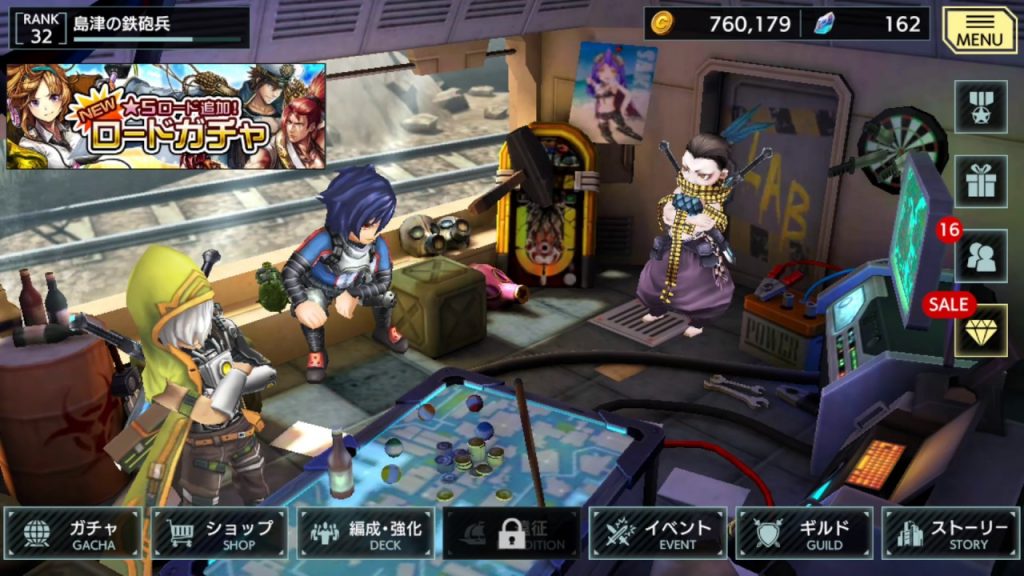The height and width of the screenshot is (576, 1024).
Task: Open the DECK formation screen
Action: pos(366,534)
